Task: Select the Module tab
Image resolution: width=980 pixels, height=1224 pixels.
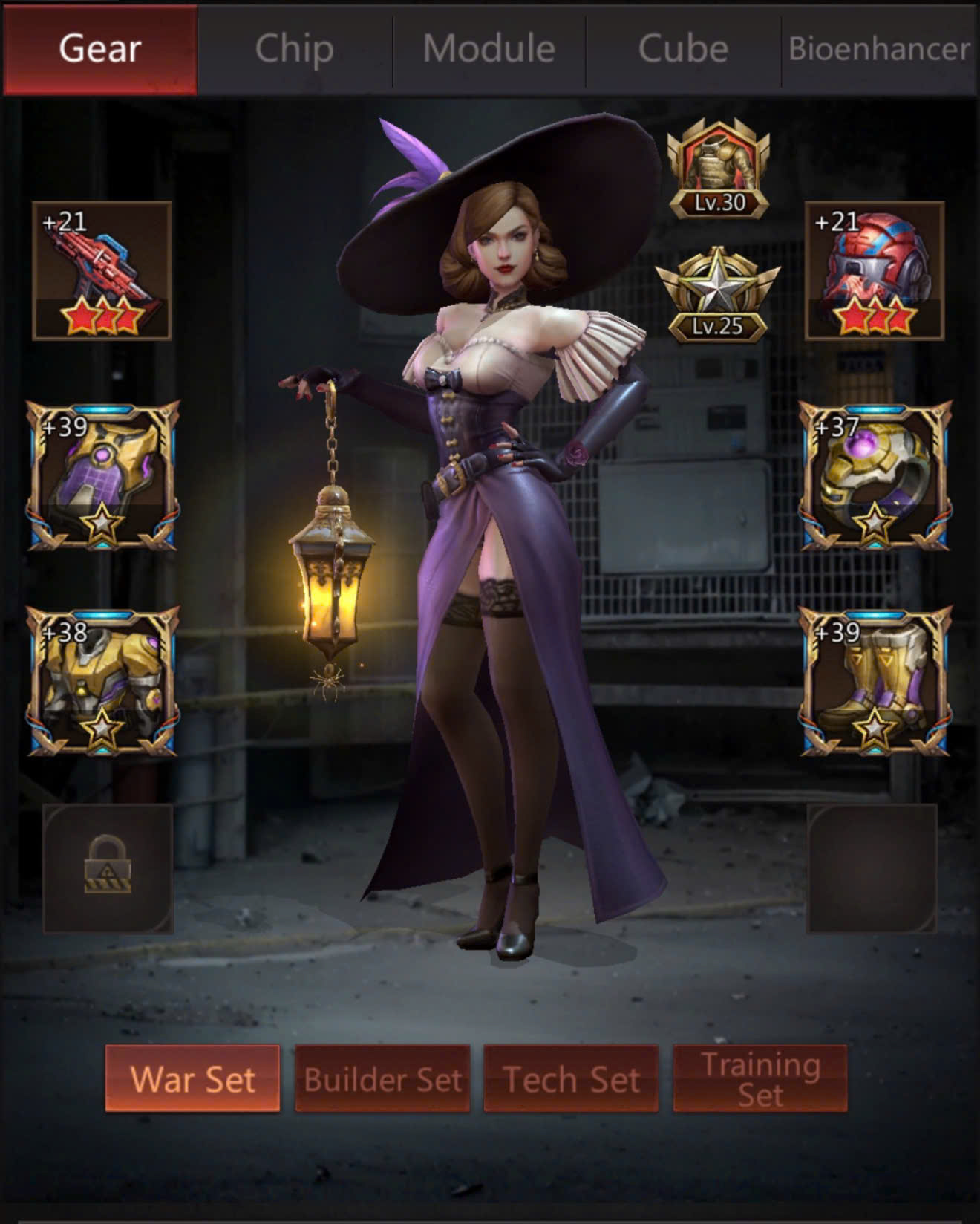Action: point(489,49)
